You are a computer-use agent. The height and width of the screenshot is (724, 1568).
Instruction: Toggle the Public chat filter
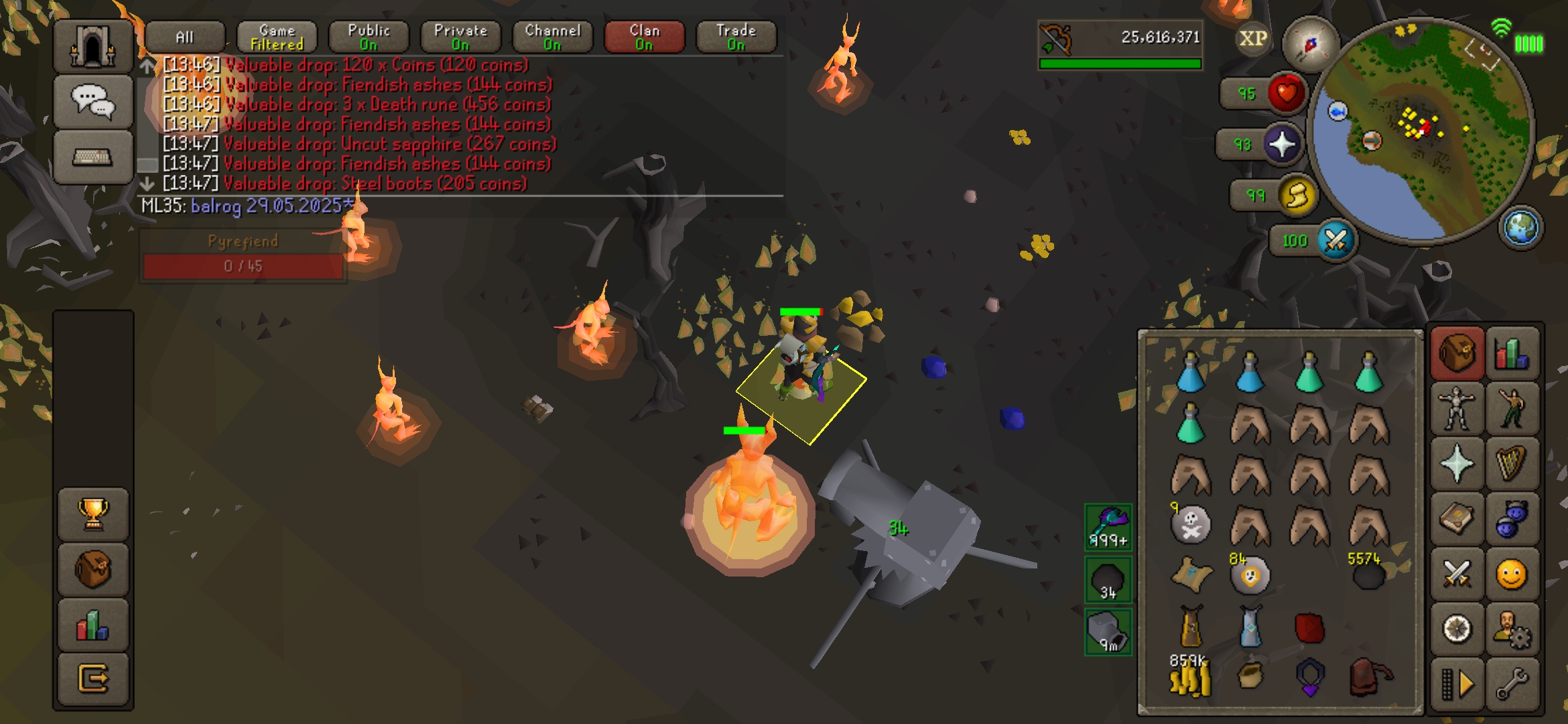(x=369, y=37)
